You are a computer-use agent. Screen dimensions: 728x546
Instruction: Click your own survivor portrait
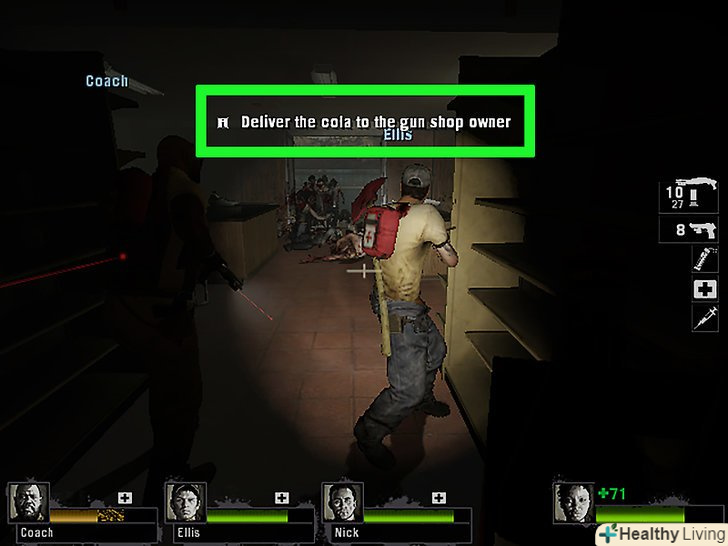pos(571,502)
